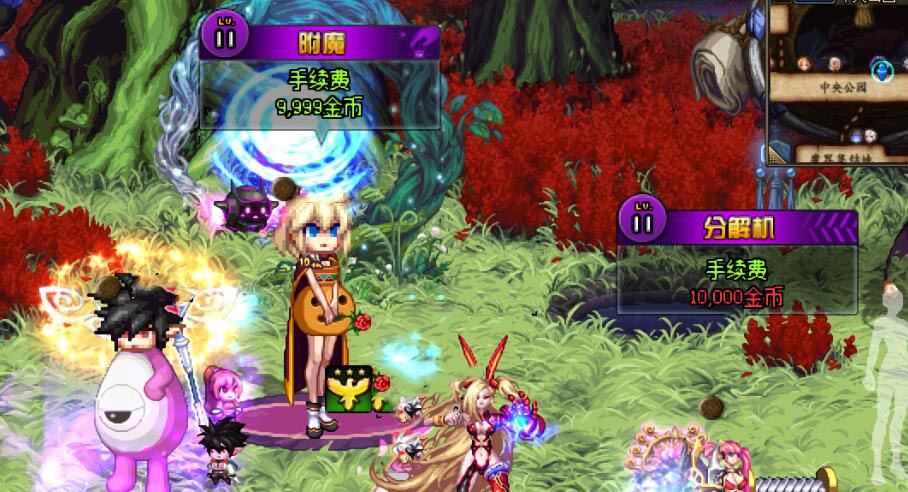The image size is (908, 492).
Task: Open the 附魔 enchanting station panel
Action: point(321,44)
